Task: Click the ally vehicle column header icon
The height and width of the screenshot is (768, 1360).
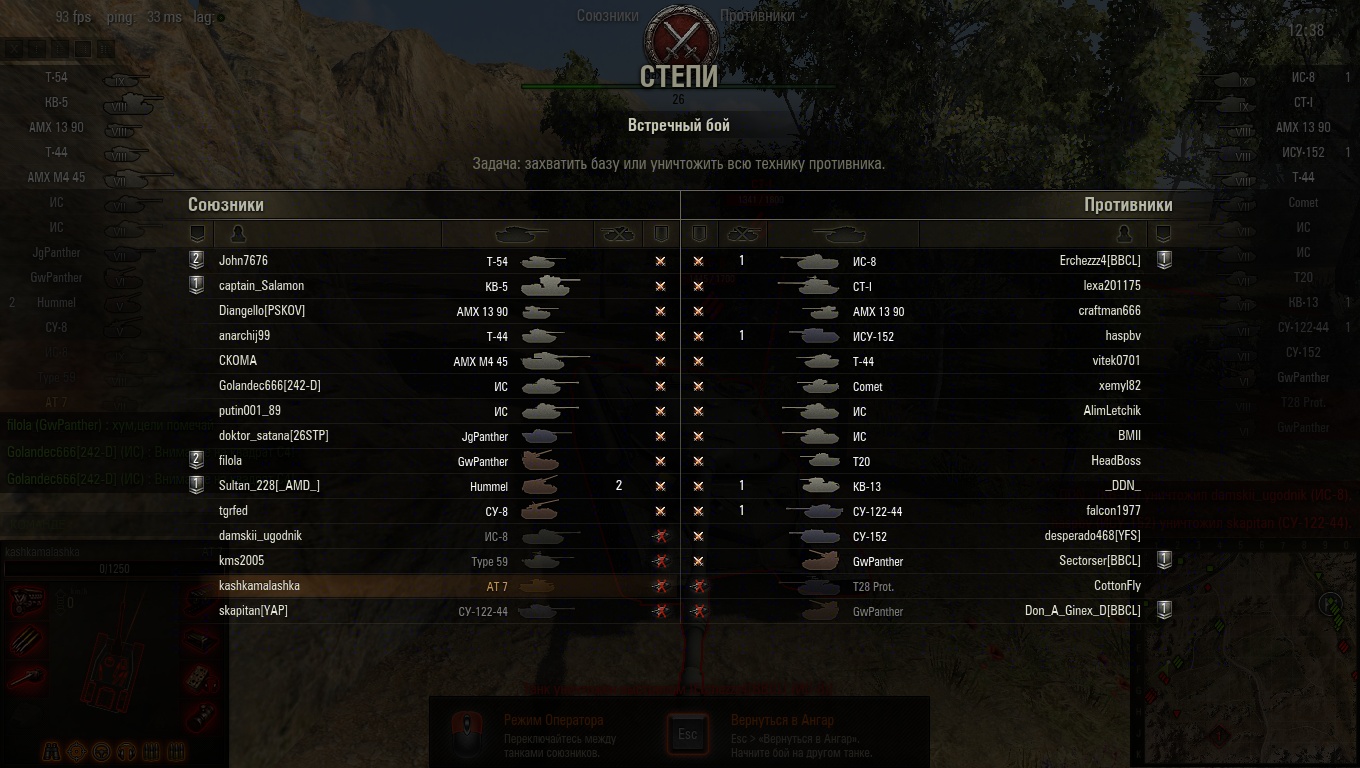Action: [x=521, y=234]
